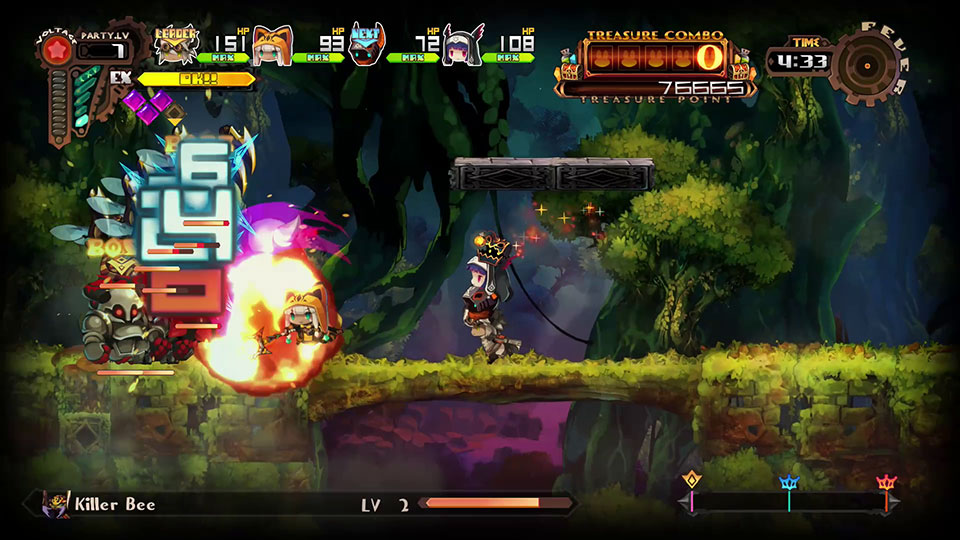Select the Leader party member portrait

(177, 44)
